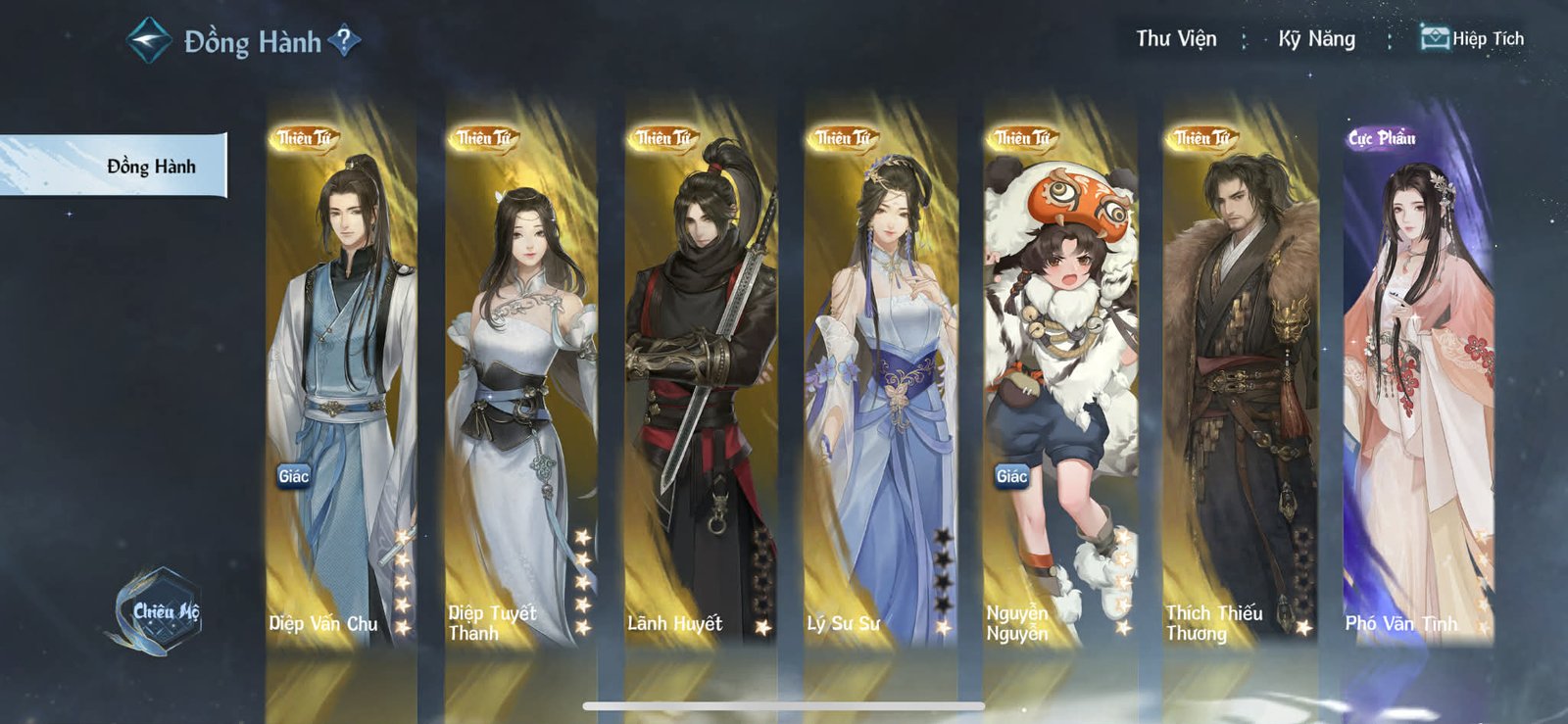Go back using the diamond arrow icon
This screenshot has width=1568, height=724.
click(x=150, y=40)
